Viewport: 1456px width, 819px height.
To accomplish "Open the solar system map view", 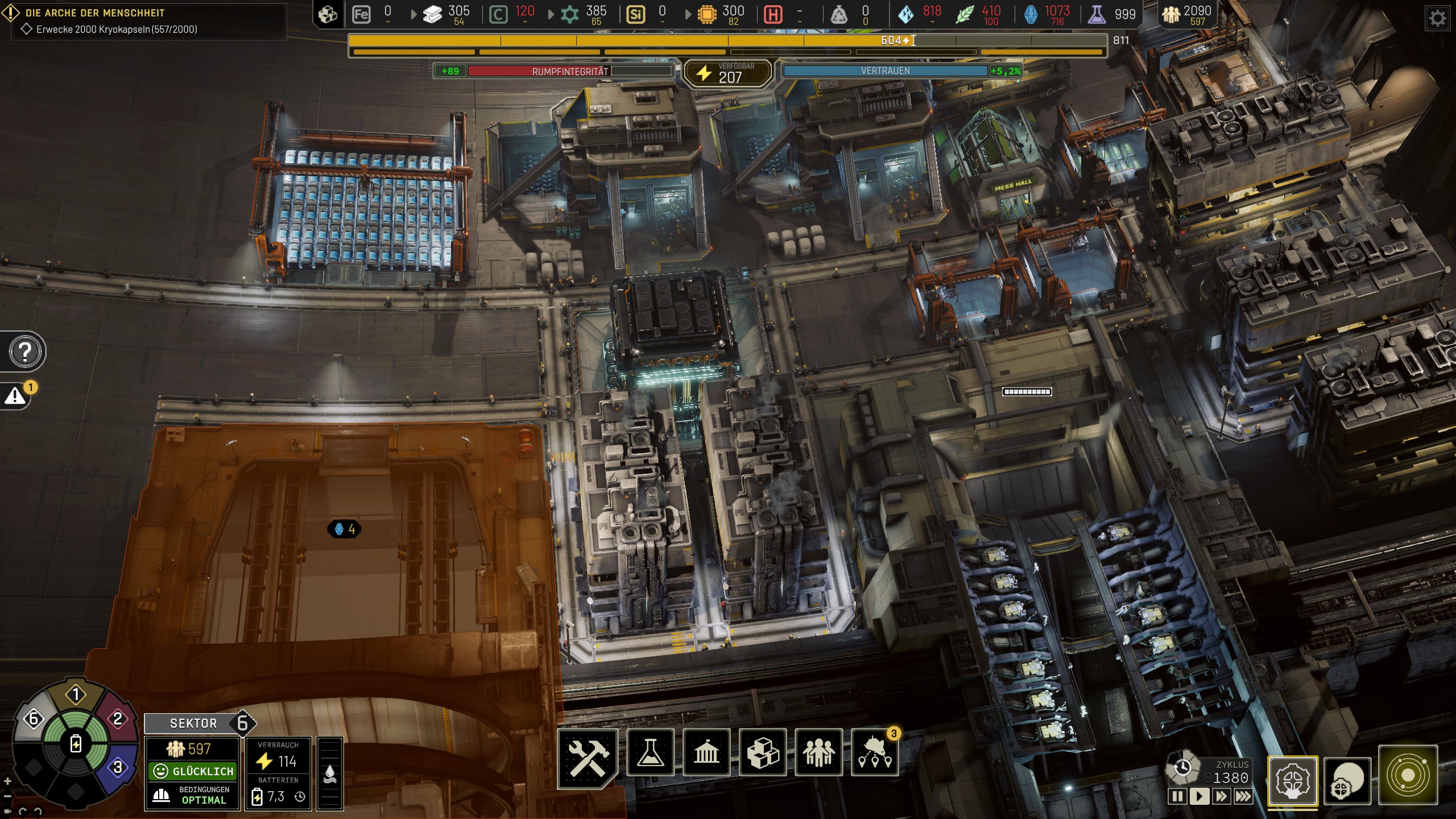I will click(x=1408, y=776).
